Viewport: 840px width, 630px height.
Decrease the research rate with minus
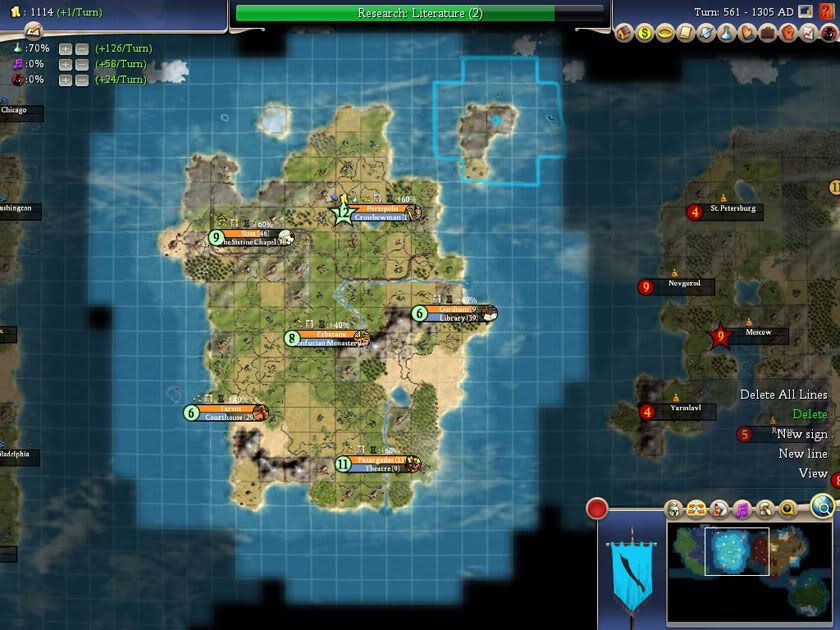point(82,48)
